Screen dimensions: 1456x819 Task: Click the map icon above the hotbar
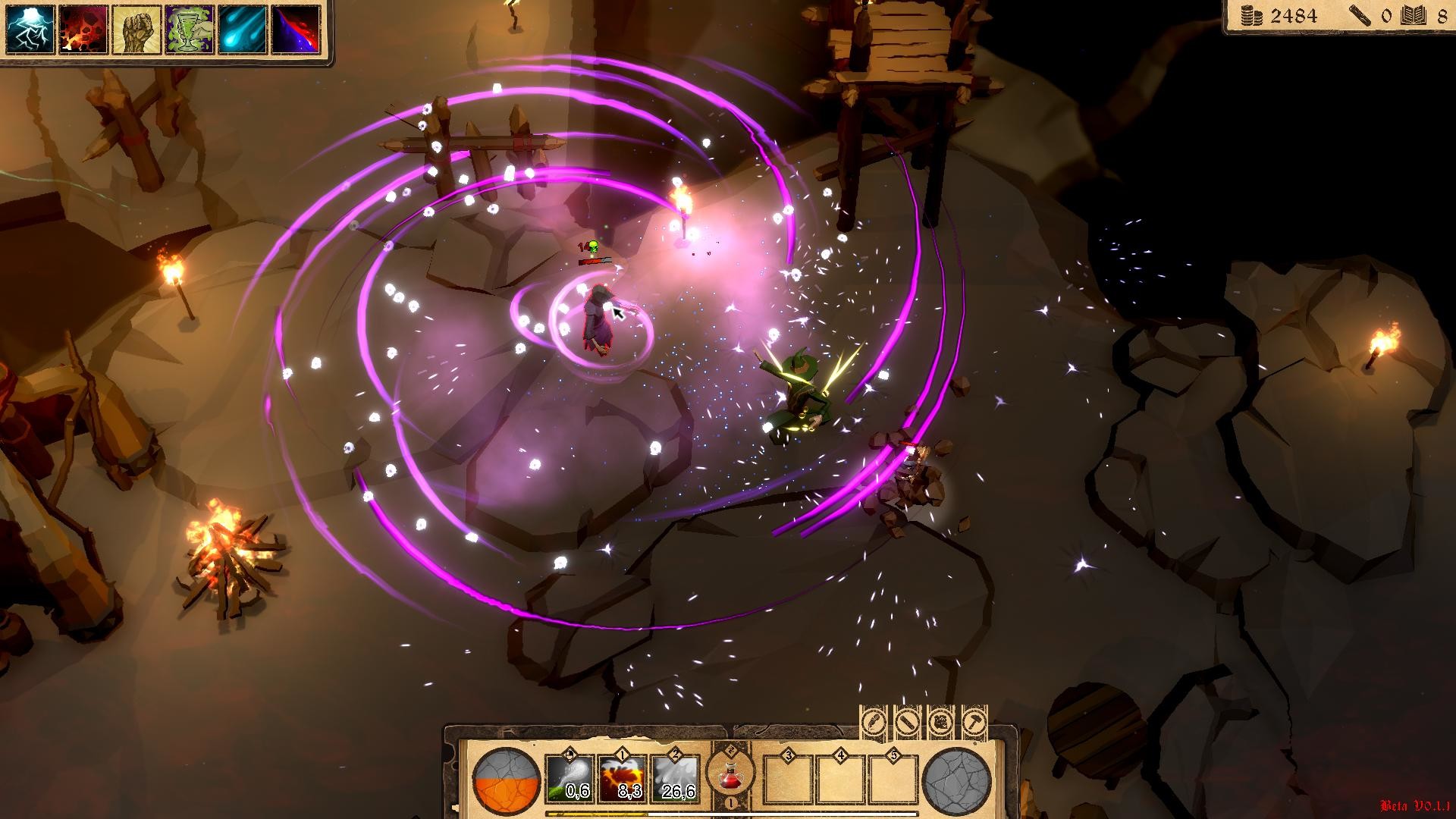click(x=942, y=720)
